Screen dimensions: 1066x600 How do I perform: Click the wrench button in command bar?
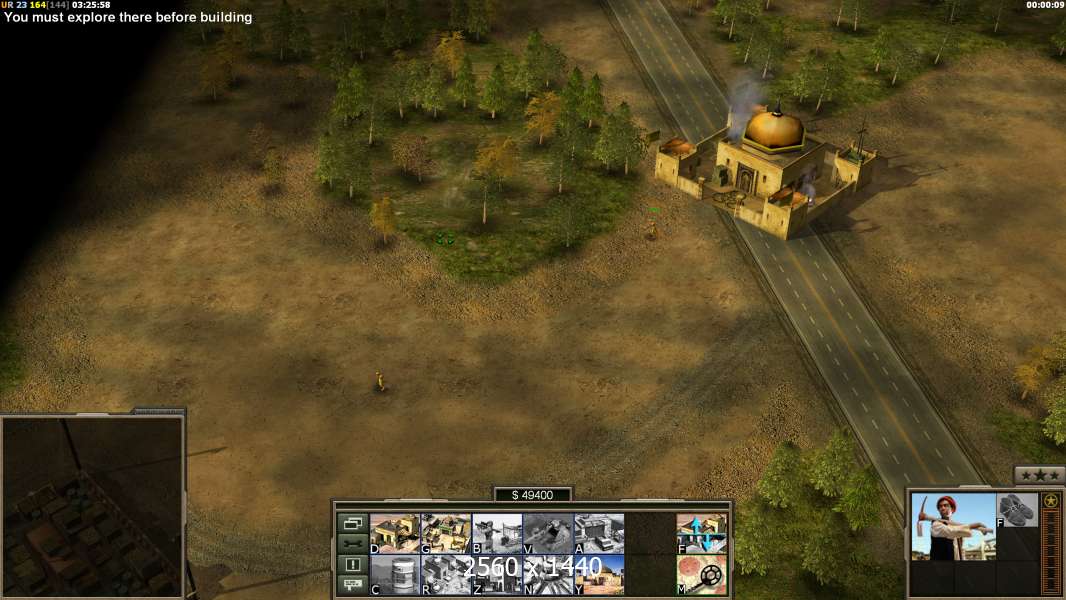click(352, 544)
